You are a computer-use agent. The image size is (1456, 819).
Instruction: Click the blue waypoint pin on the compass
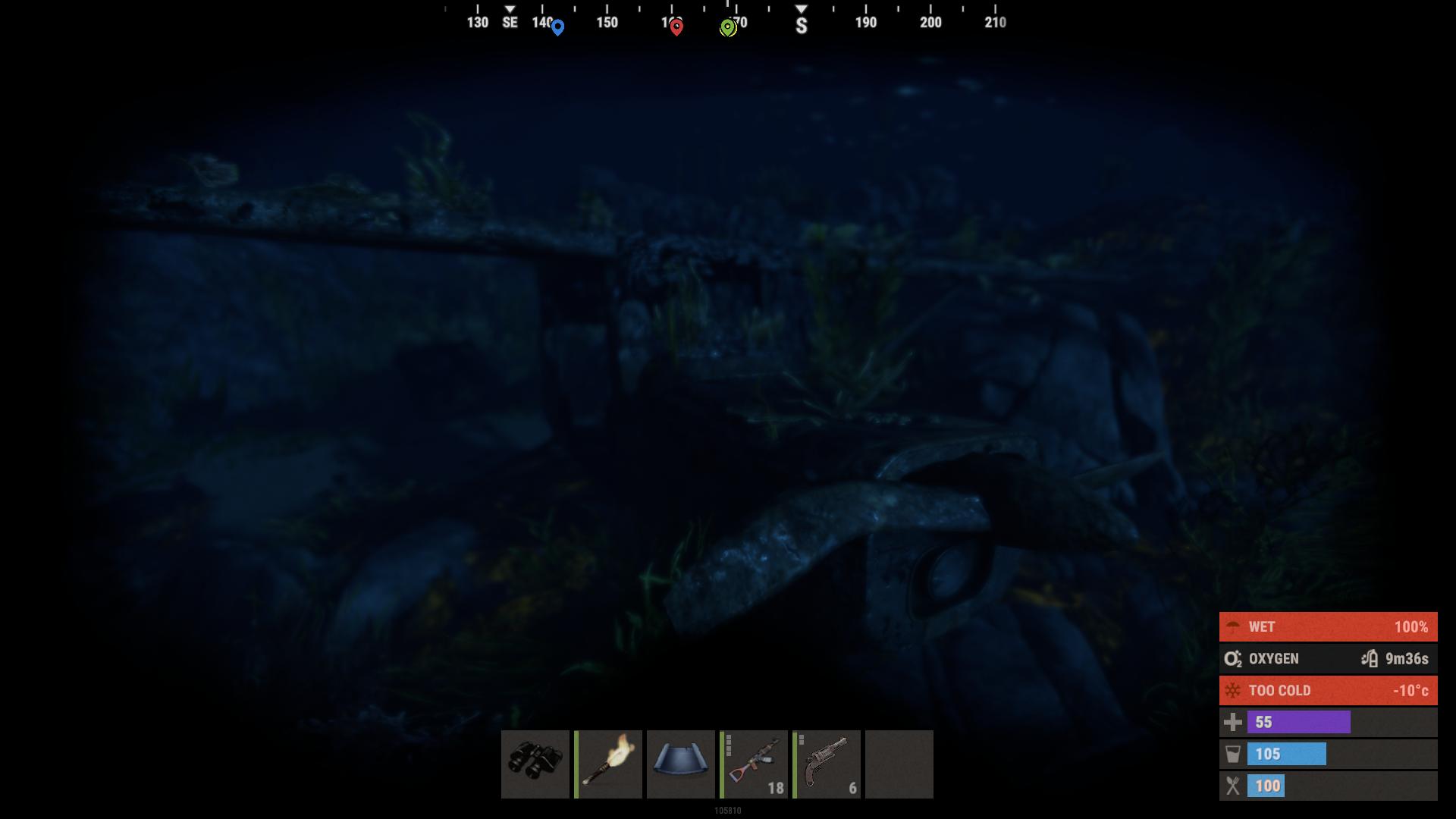coord(557,25)
